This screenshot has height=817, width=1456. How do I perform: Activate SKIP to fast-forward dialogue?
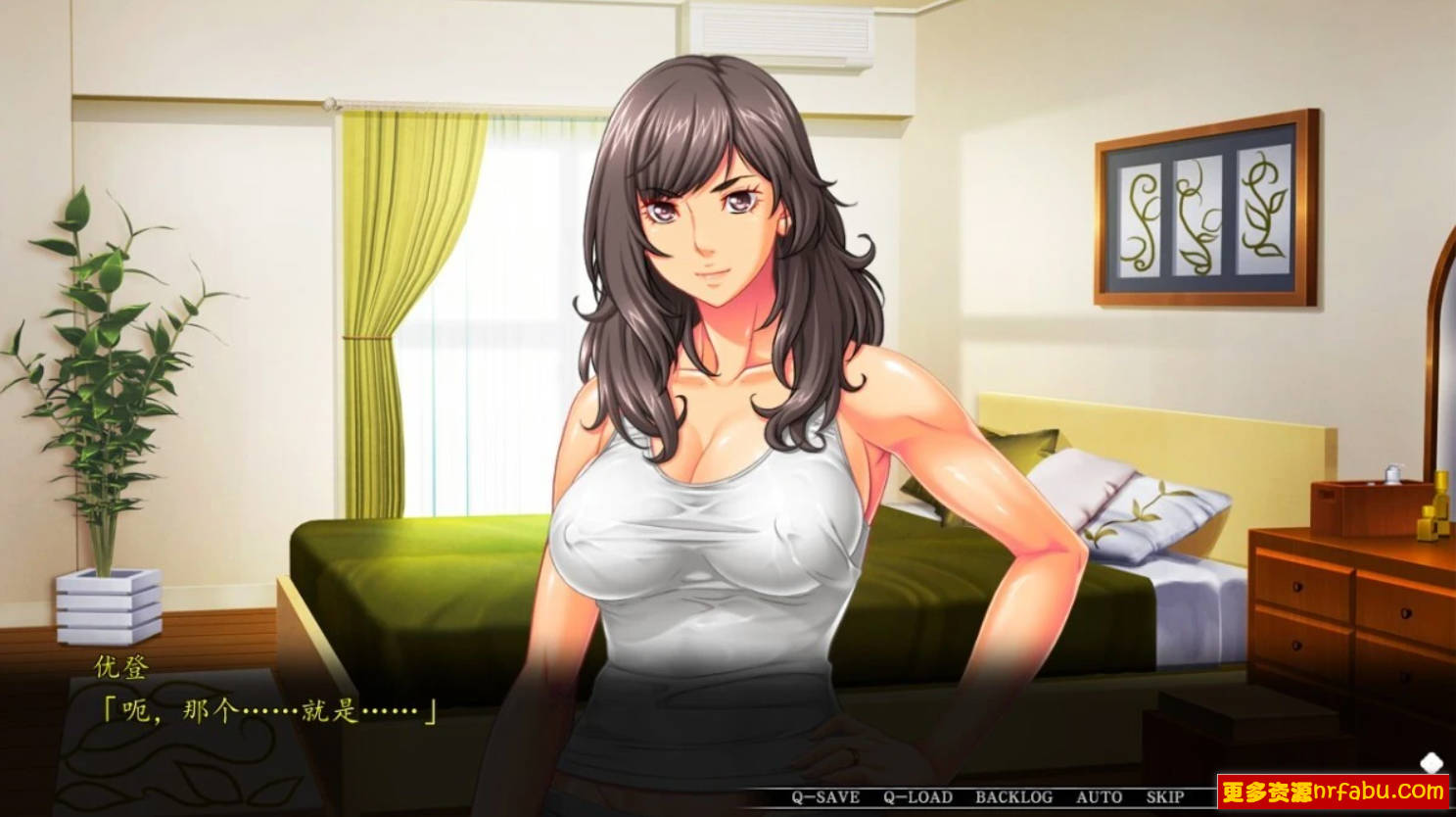click(1165, 797)
